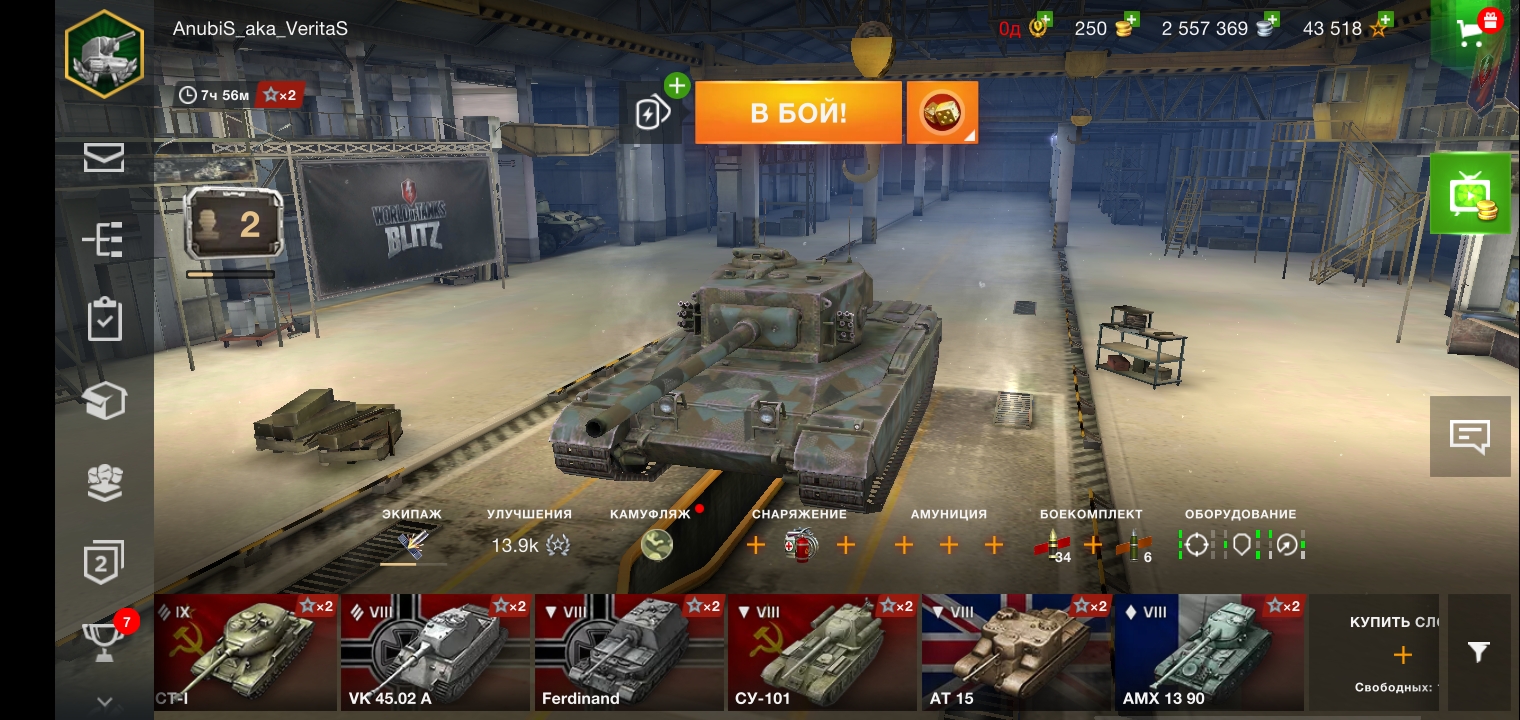Viewport: 1520px width, 720px height.
Task: Choose the Ferdinand tank
Action: [628, 652]
